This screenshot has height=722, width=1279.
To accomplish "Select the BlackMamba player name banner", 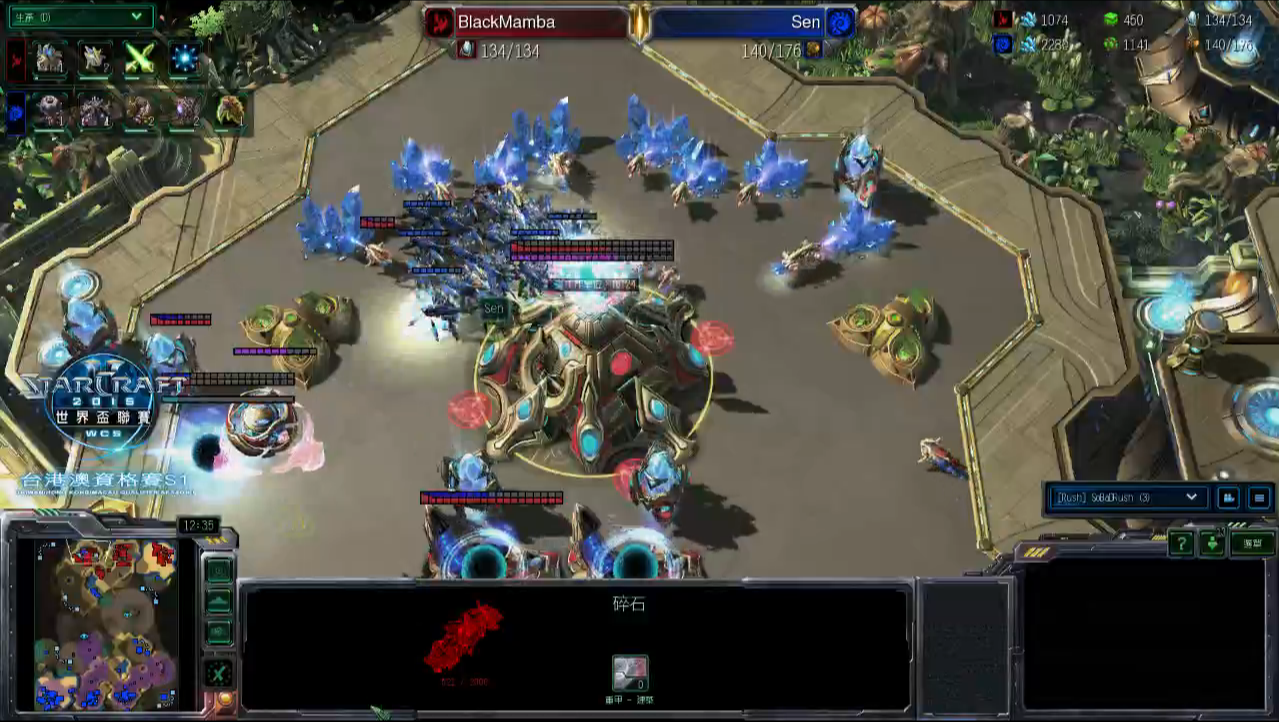I will [x=527, y=22].
